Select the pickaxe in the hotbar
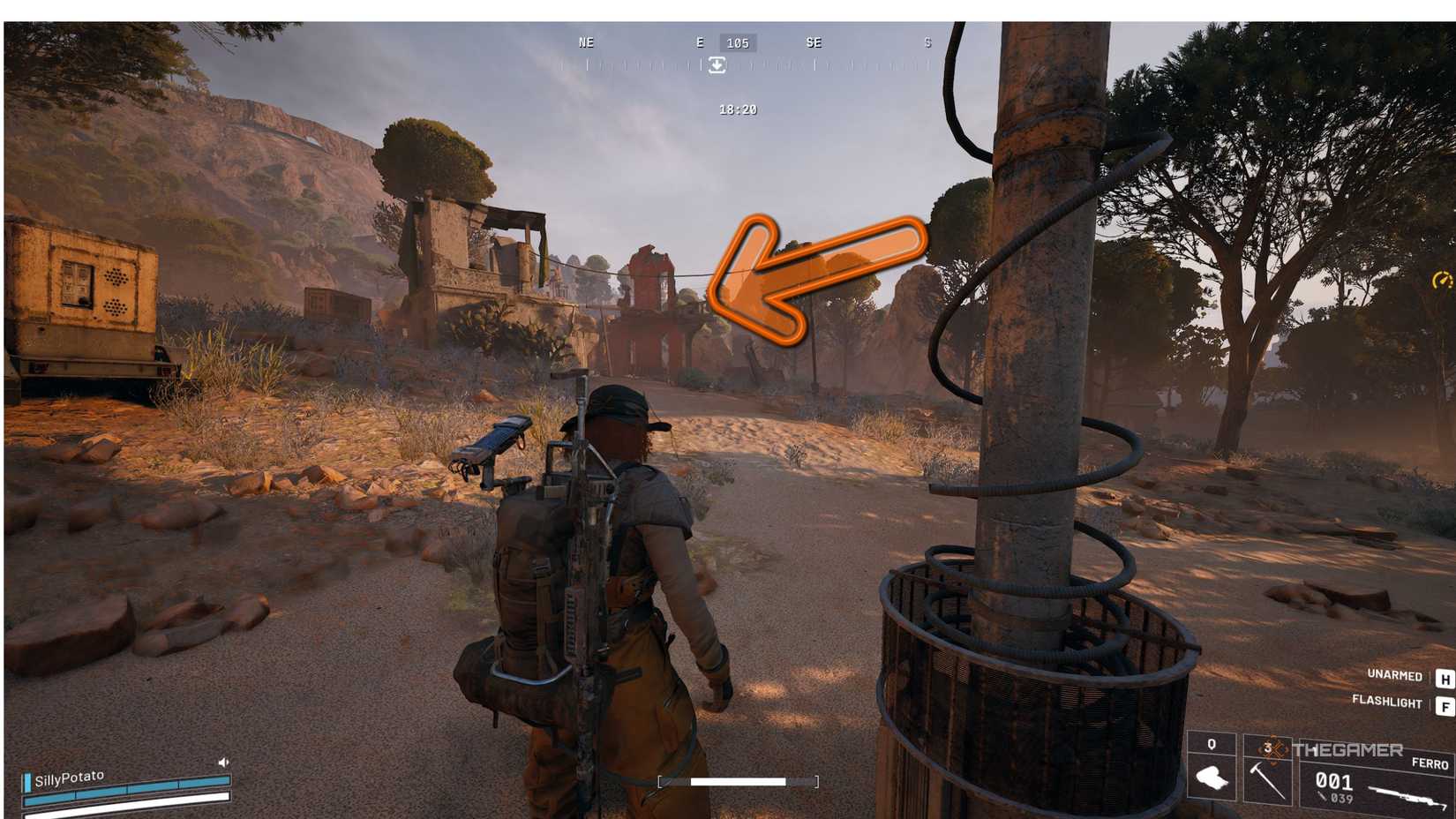This screenshot has height=819, width=1456. pyautogui.click(x=1267, y=782)
